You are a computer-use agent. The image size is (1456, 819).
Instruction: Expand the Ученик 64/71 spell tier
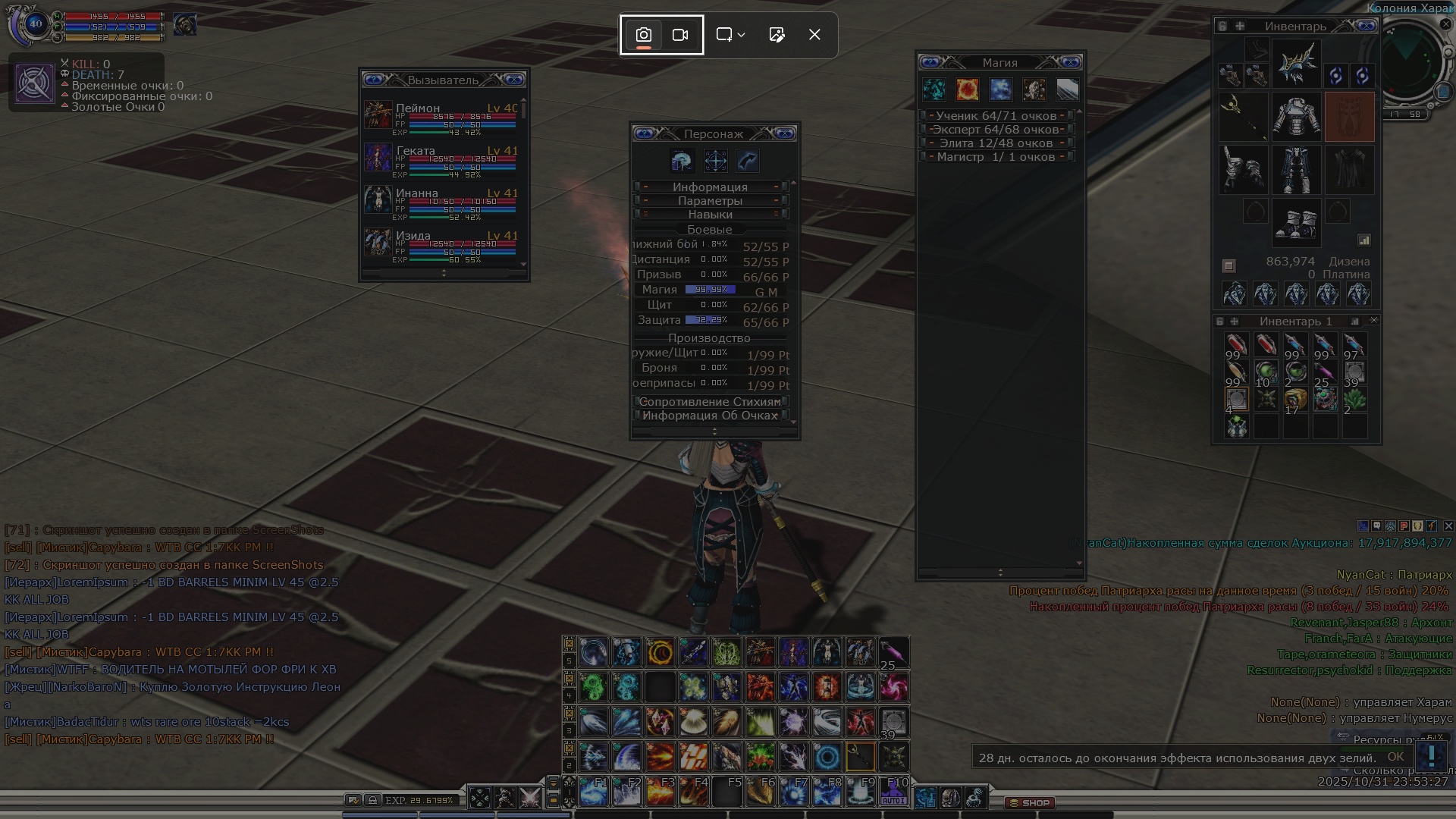coord(996,116)
